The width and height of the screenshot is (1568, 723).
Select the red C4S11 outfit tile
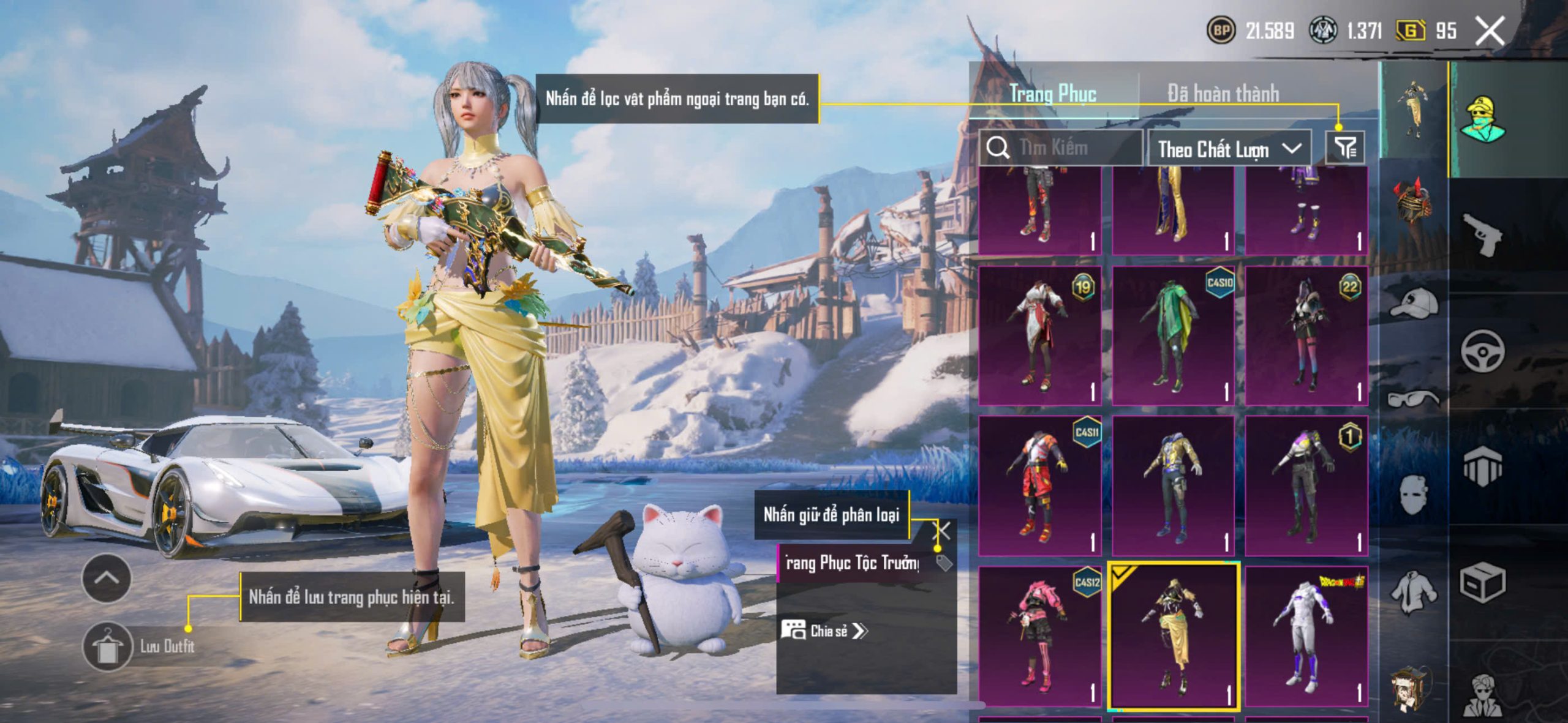(1039, 485)
